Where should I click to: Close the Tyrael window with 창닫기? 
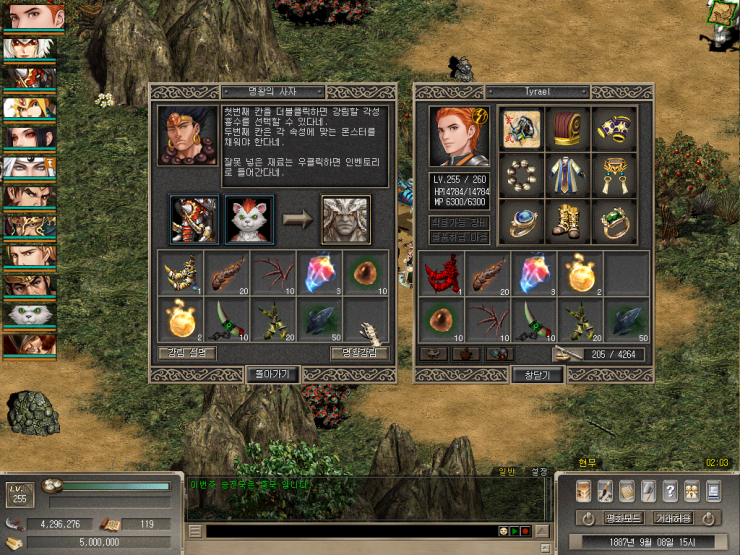click(x=538, y=374)
